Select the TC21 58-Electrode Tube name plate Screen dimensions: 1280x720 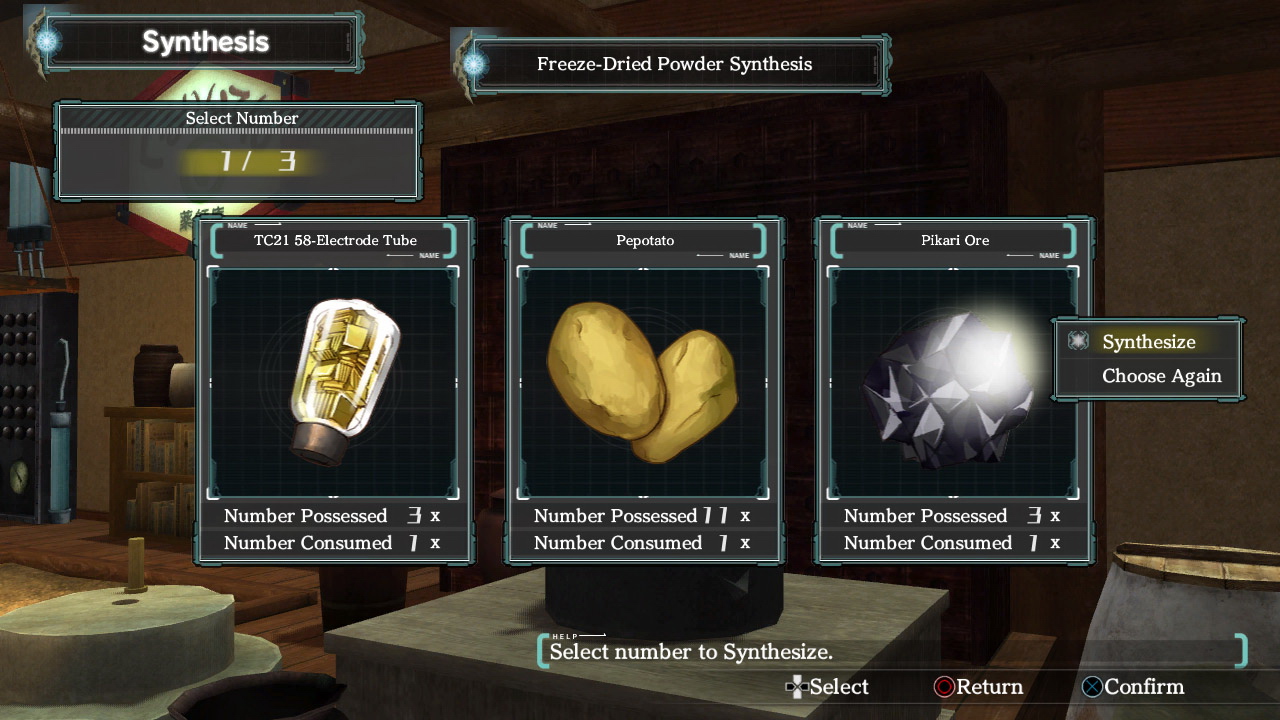335,240
